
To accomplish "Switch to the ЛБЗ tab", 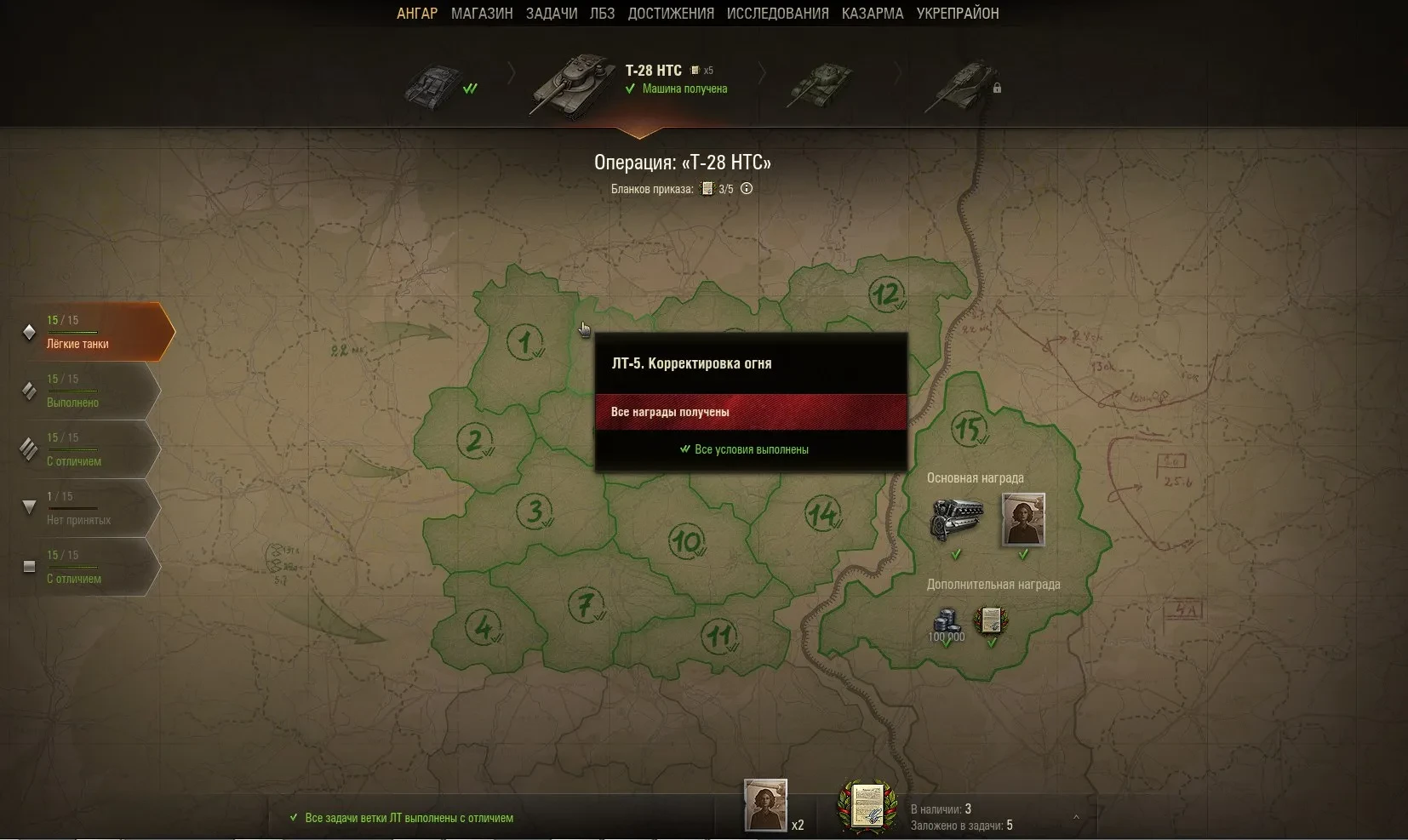I will click(x=602, y=14).
